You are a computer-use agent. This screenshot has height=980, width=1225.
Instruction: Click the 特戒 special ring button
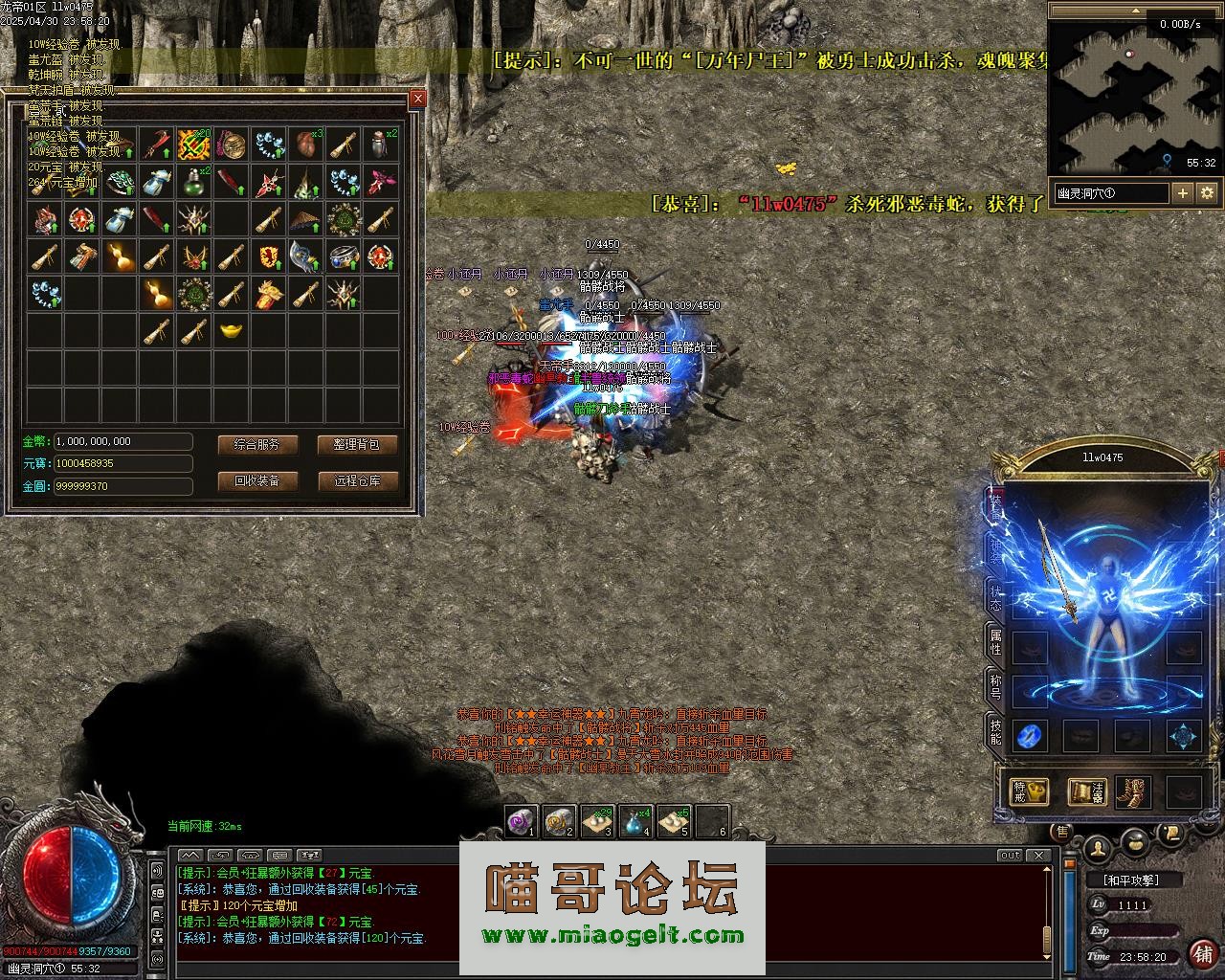point(1030,791)
